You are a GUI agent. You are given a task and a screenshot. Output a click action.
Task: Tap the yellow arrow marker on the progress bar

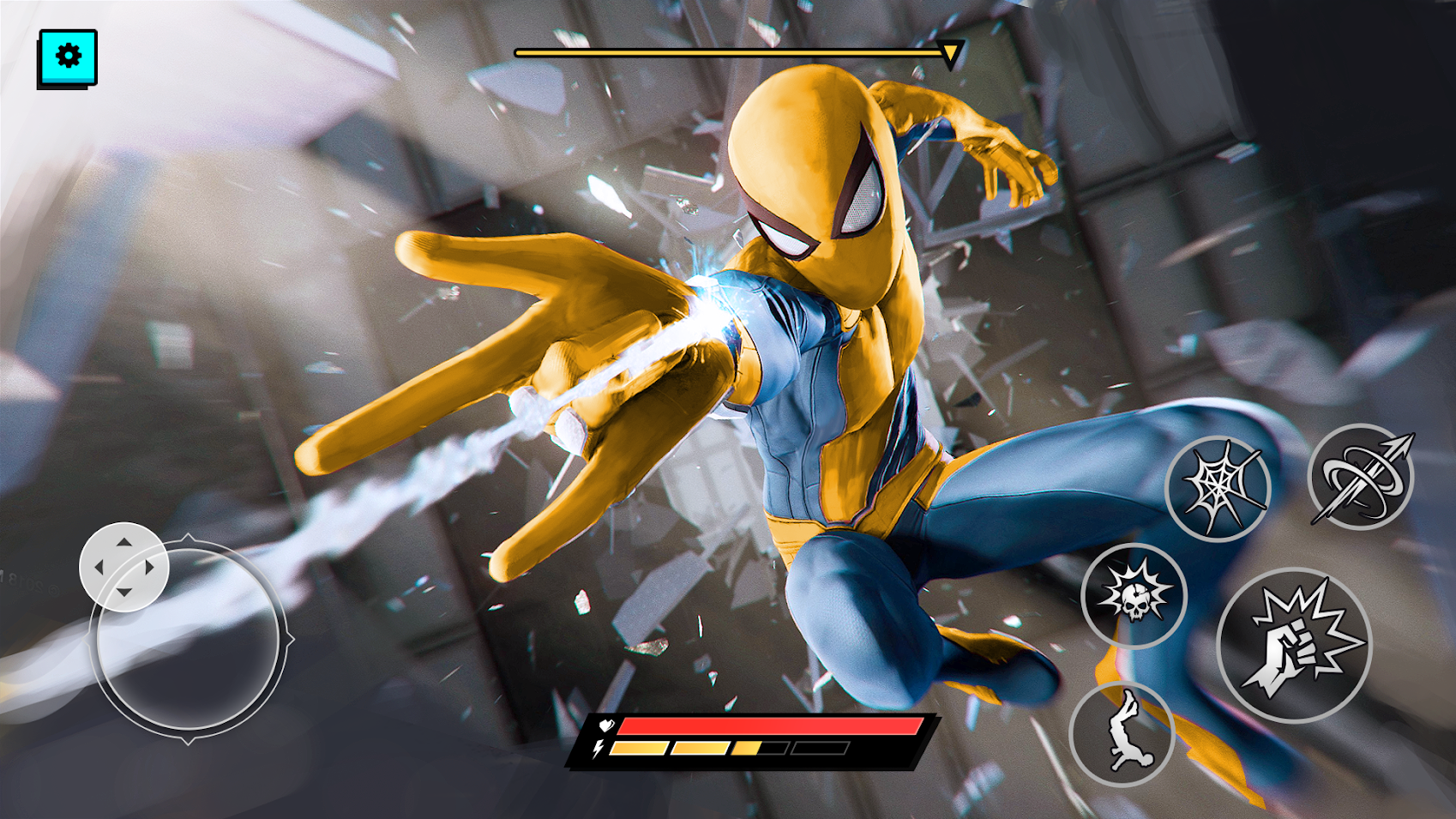point(951,53)
